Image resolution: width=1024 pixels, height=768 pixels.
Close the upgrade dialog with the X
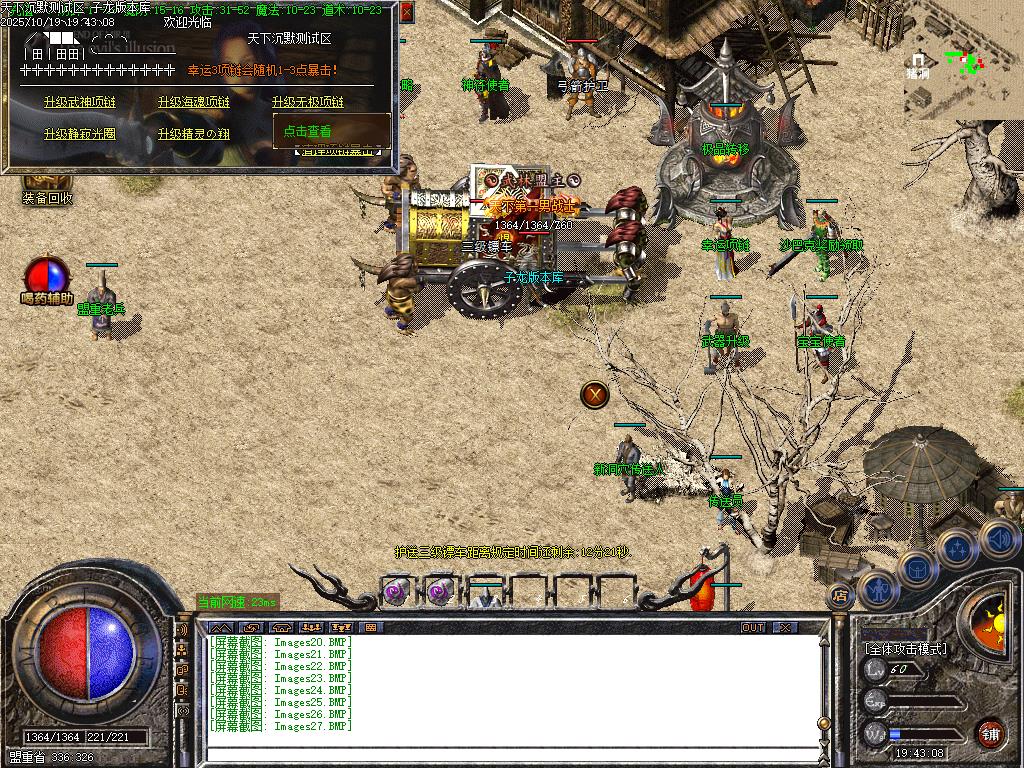(x=406, y=13)
